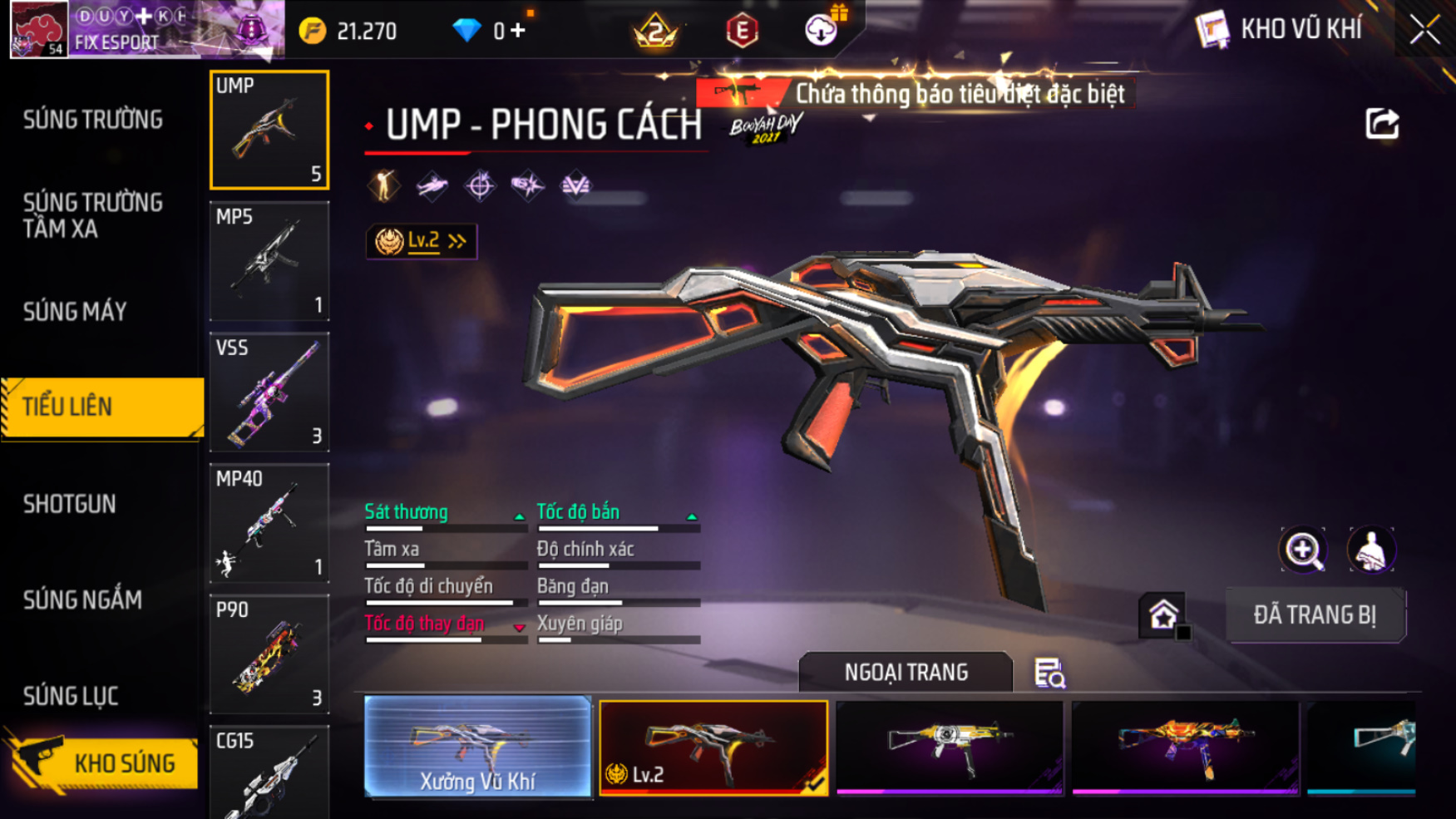1456x819 pixels.
Task: Switch to the Súng Trường category
Action: pyautogui.click(x=93, y=120)
